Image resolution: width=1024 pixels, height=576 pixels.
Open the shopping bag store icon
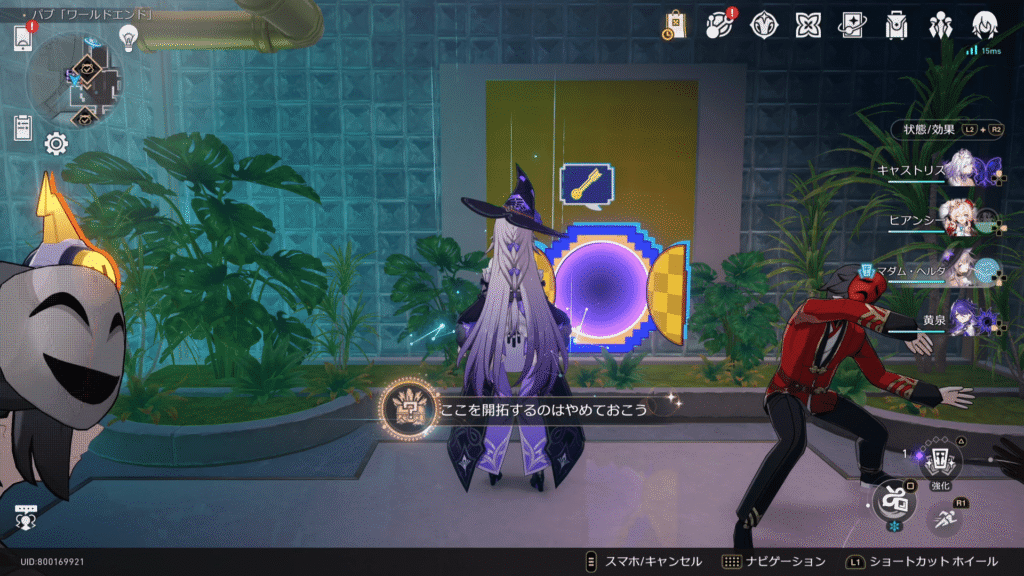(675, 24)
